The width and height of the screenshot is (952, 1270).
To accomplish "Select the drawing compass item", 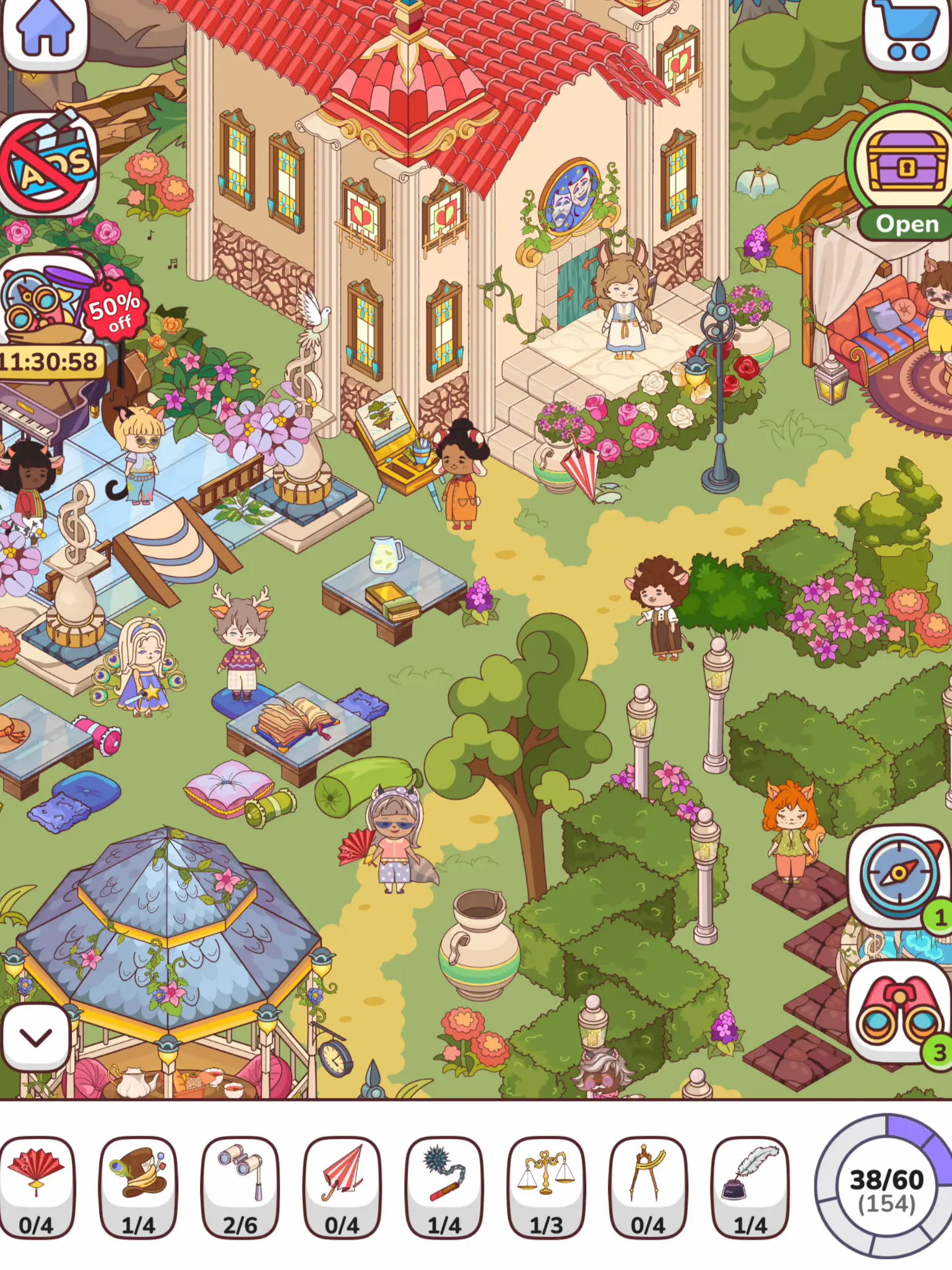I will (648, 1186).
